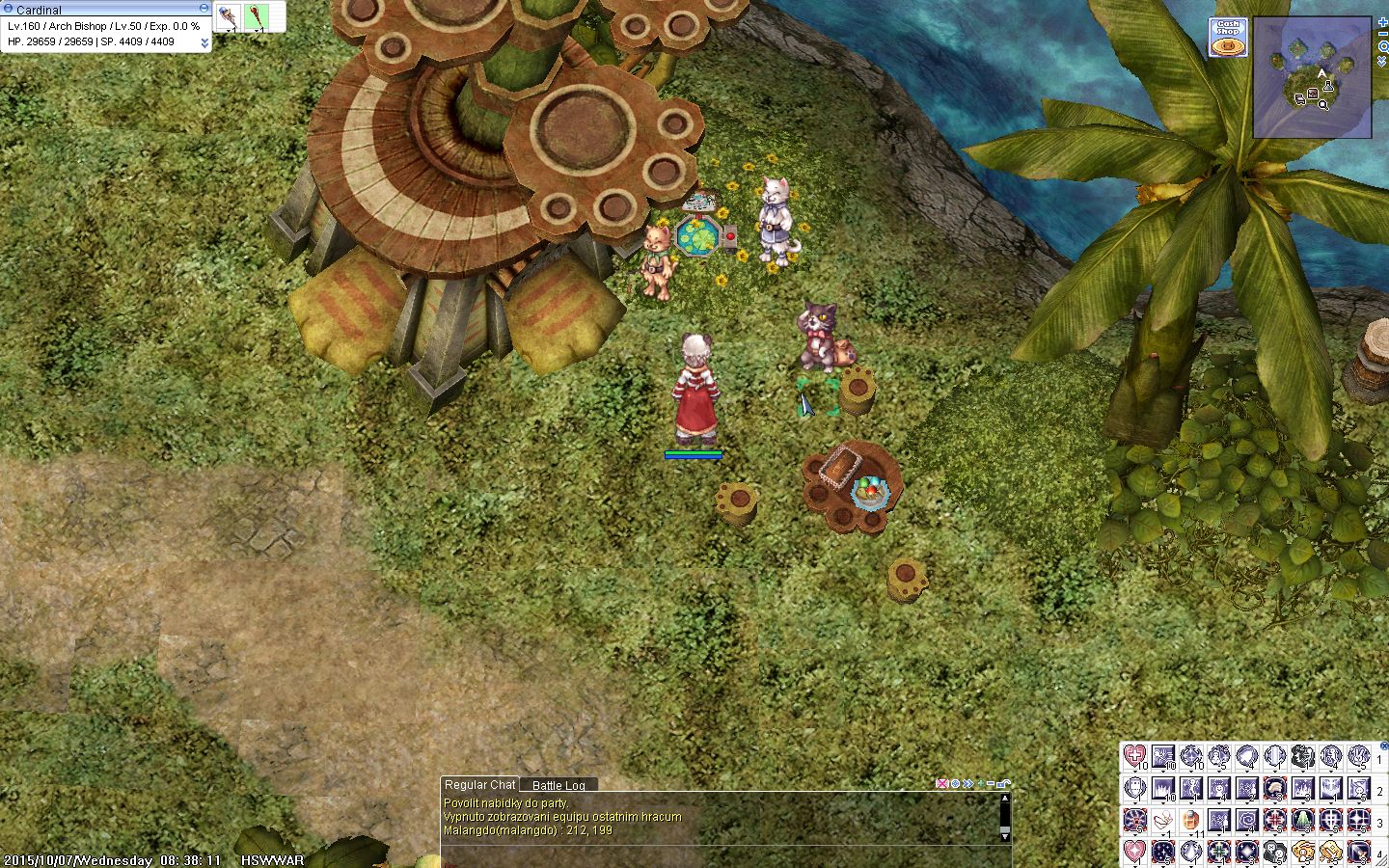Zoom in the minimap with plus button
This screenshot has height=868, width=1389.
(x=1383, y=21)
